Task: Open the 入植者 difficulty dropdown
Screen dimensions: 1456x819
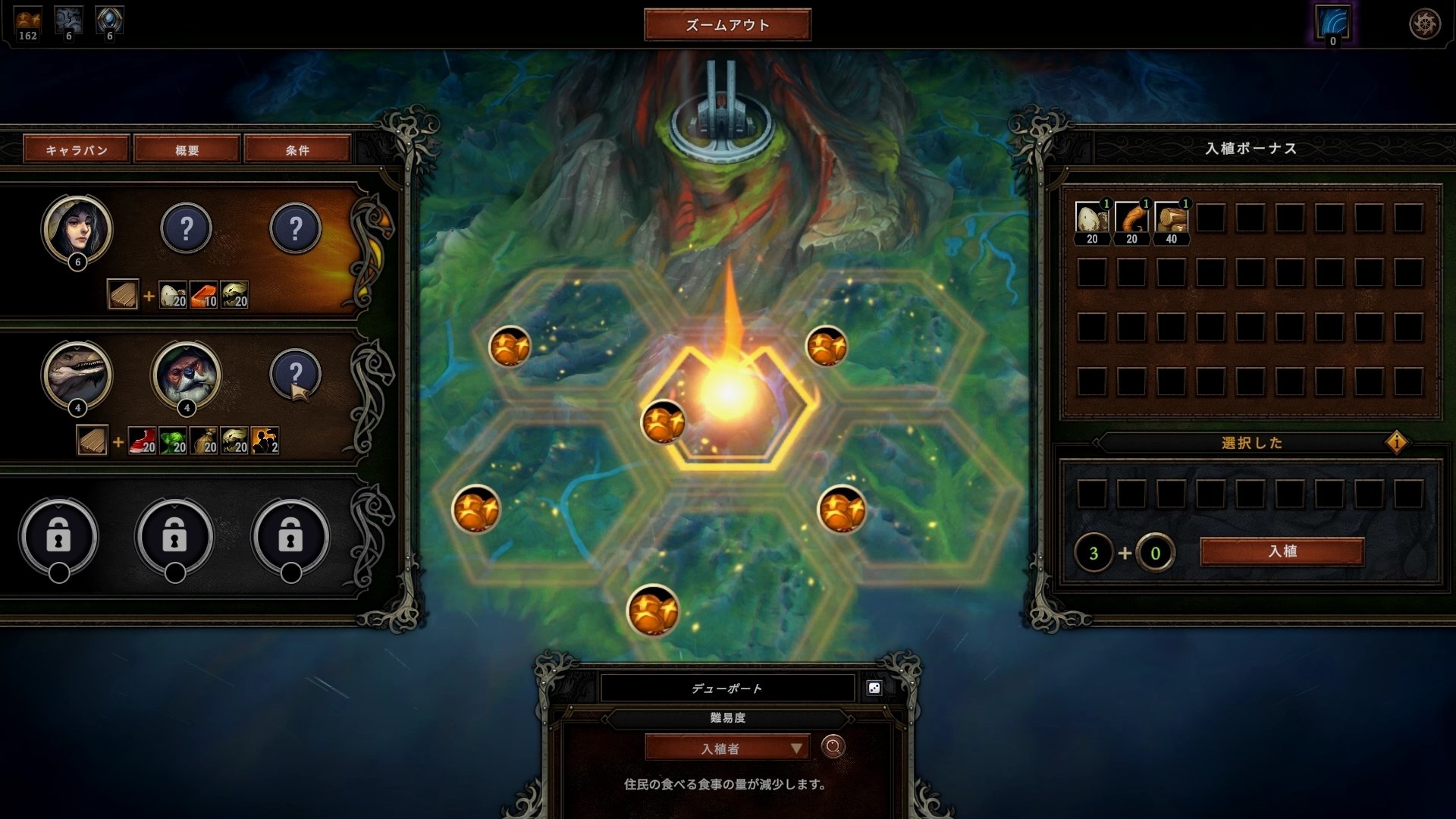Action: pyautogui.click(x=727, y=748)
